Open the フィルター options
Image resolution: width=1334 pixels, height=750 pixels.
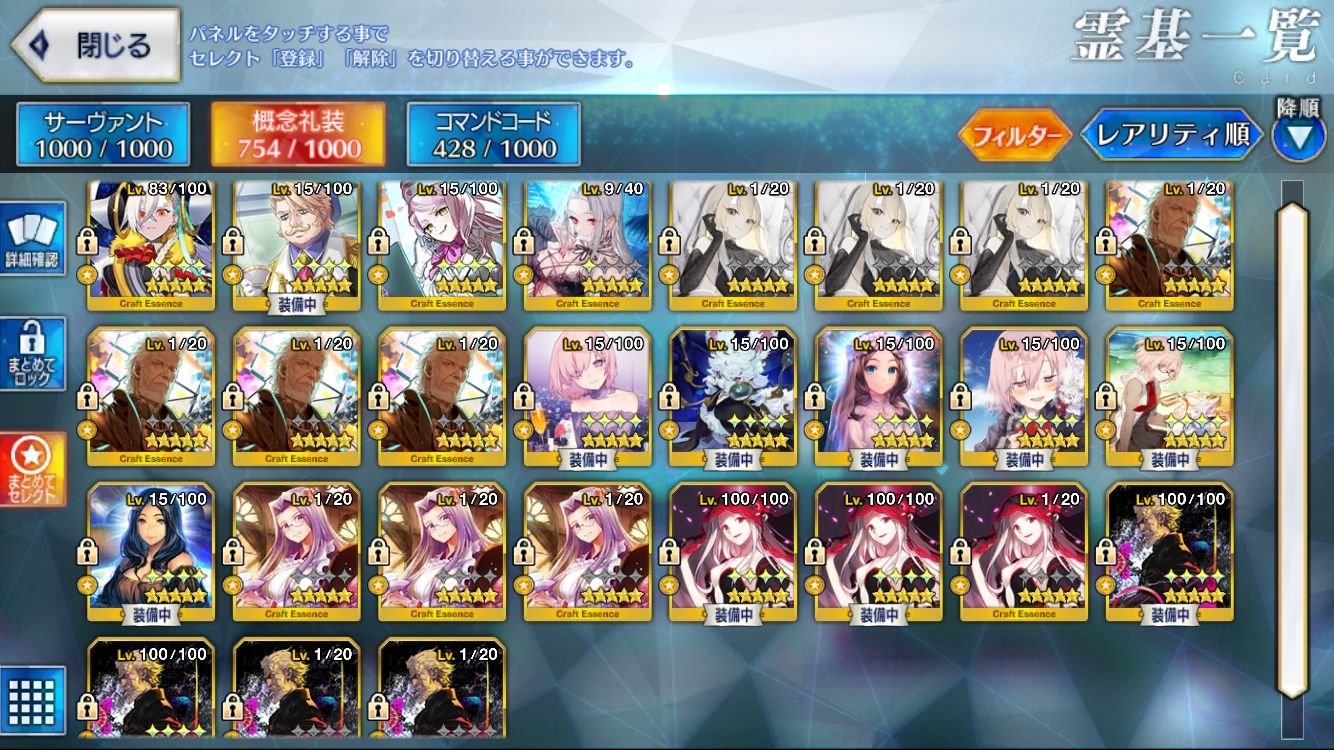coord(1014,135)
